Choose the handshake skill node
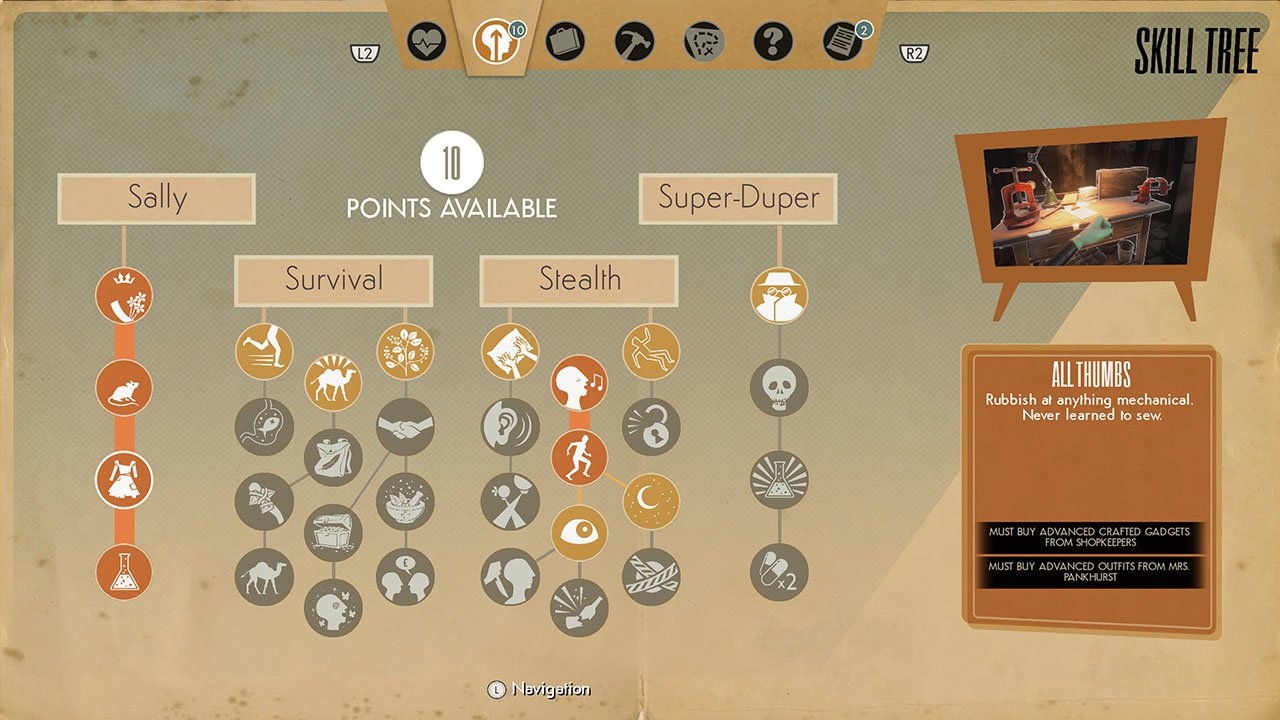Screen dimensions: 1280x720 point(405,426)
